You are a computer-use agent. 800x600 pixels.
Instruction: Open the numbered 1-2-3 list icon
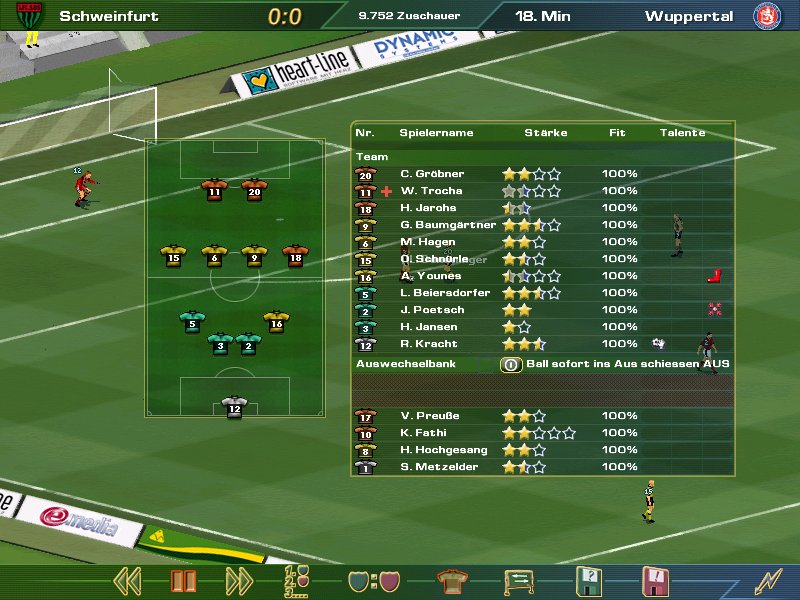(298, 581)
